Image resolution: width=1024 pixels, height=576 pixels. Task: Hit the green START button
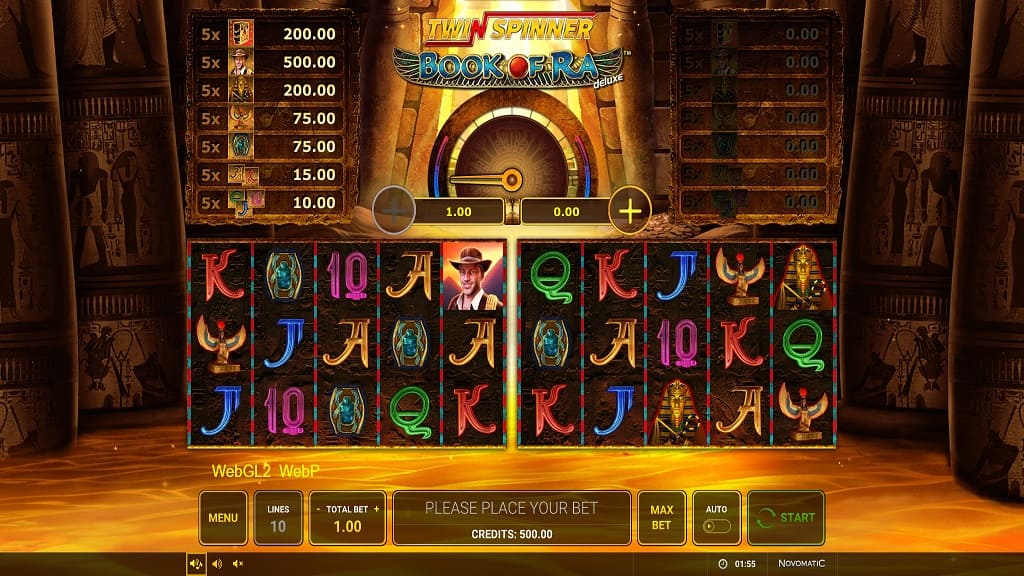tap(786, 517)
